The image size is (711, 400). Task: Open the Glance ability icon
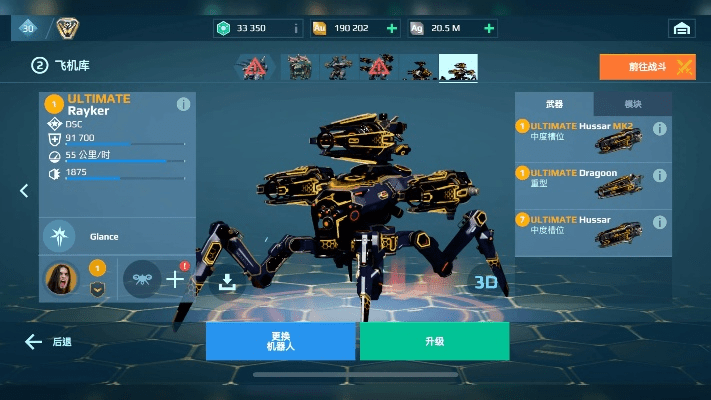pyautogui.click(x=59, y=237)
